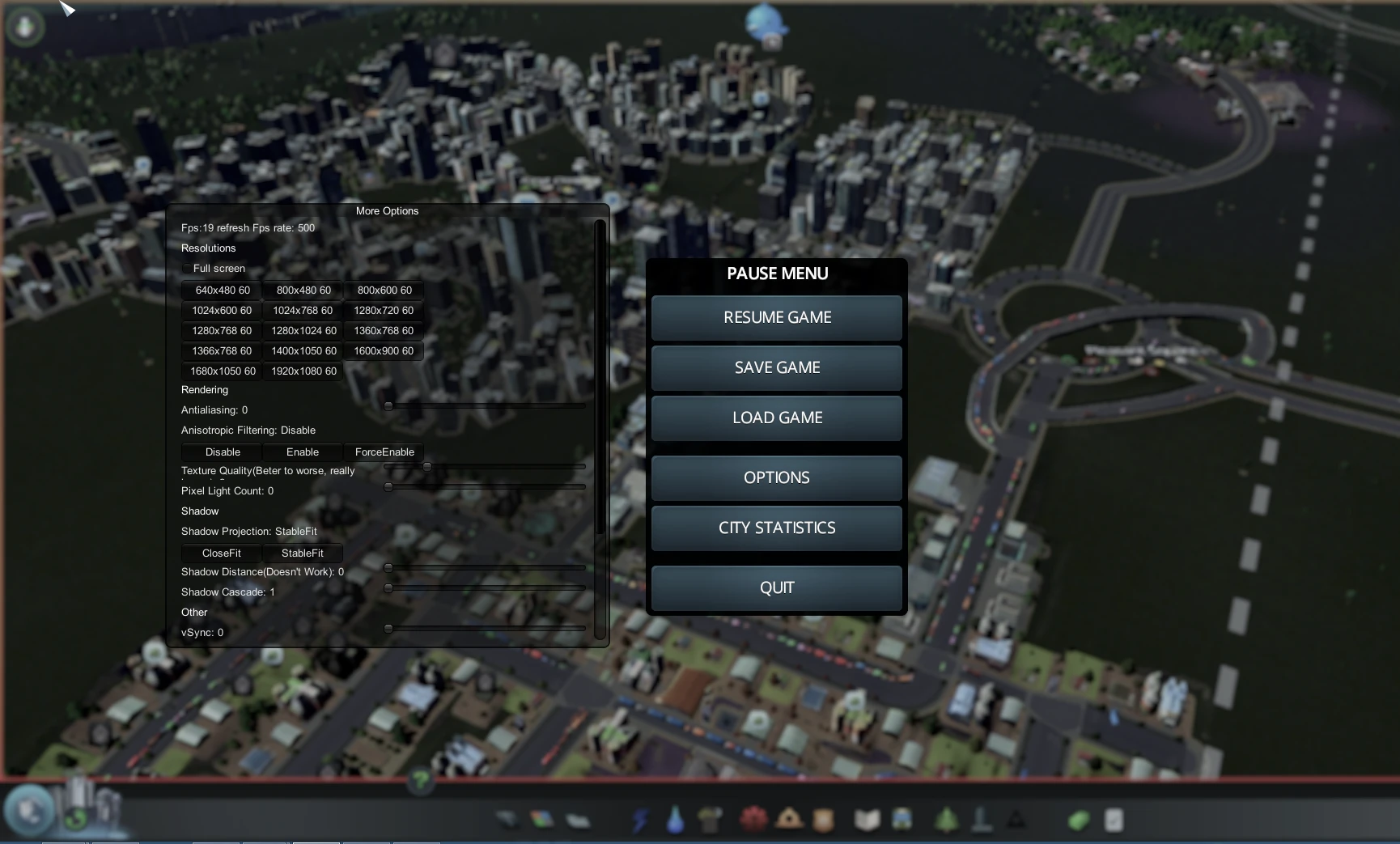Switch Shadow Projection to CloseFit
Screen dimensions: 1400x844
click(x=220, y=553)
